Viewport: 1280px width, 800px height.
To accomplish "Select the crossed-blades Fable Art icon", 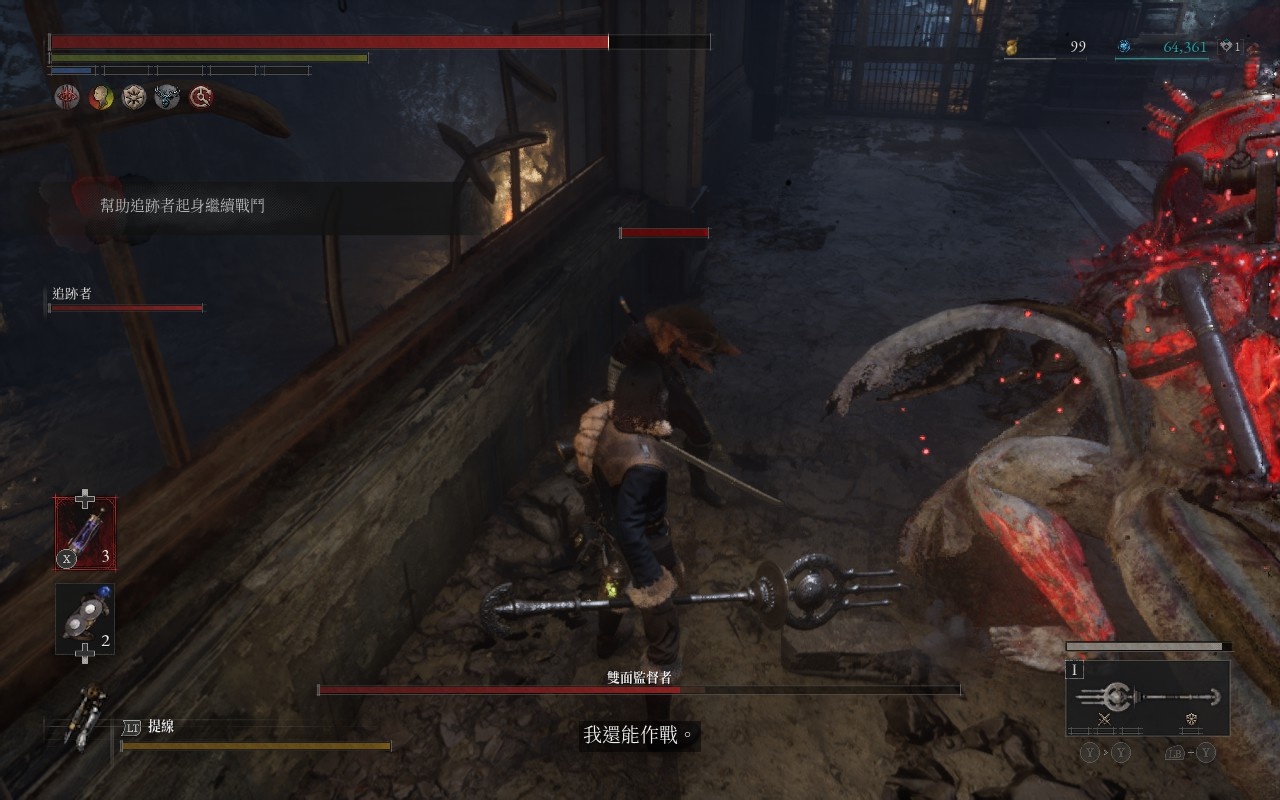I will [x=1105, y=719].
